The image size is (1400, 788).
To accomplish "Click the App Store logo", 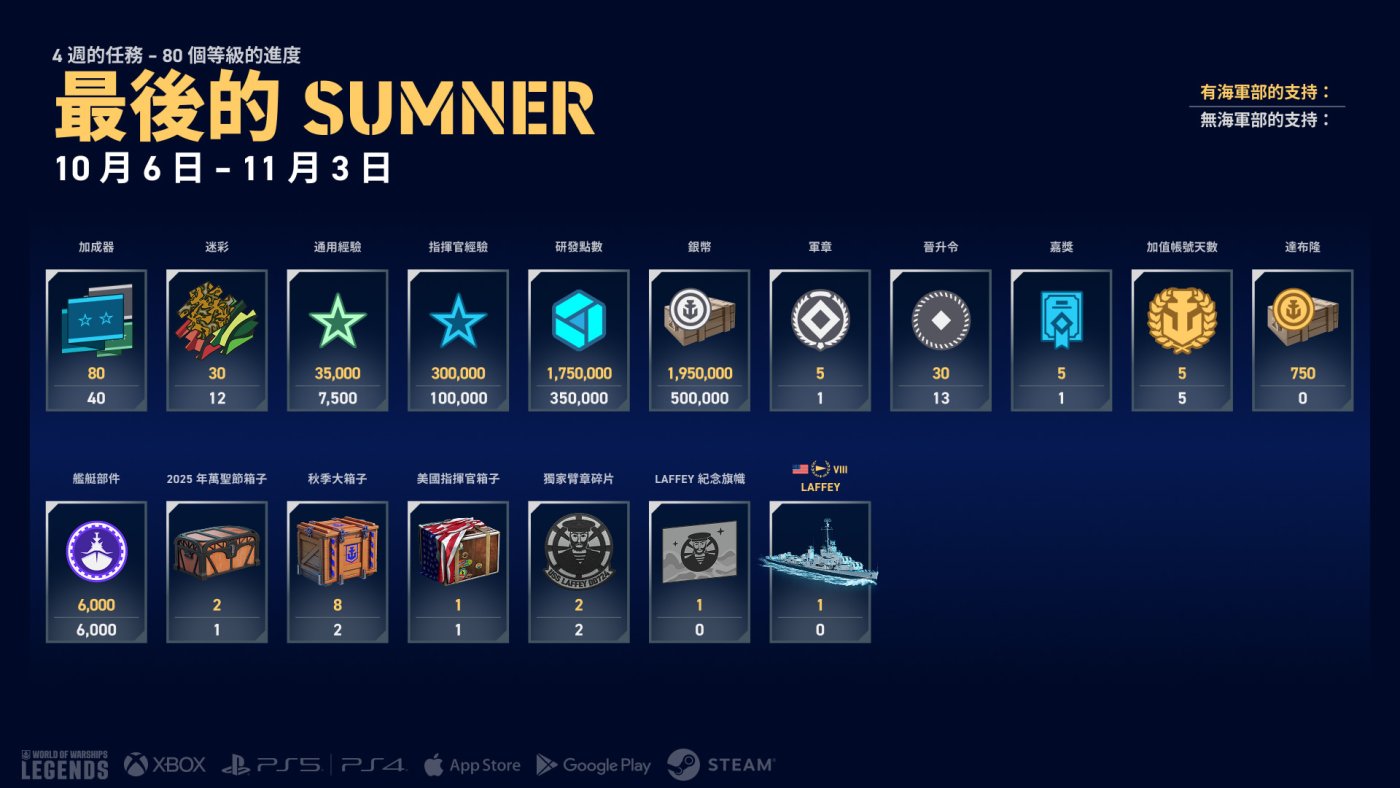I will (472, 765).
